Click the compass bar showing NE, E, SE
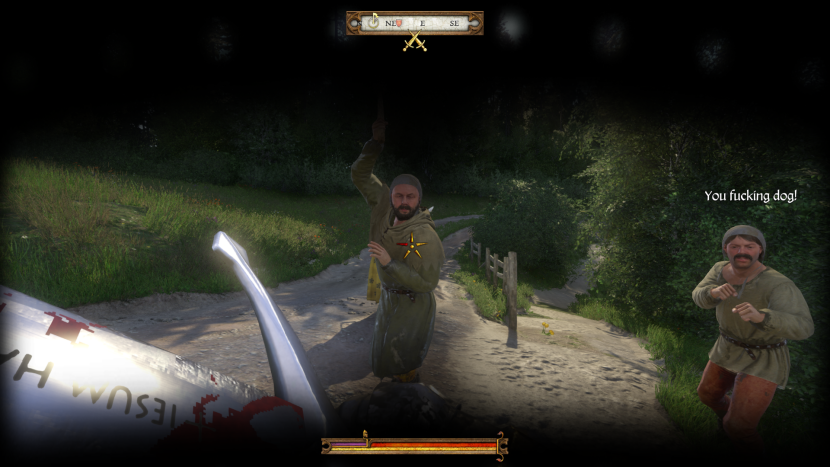 coord(415,22)
